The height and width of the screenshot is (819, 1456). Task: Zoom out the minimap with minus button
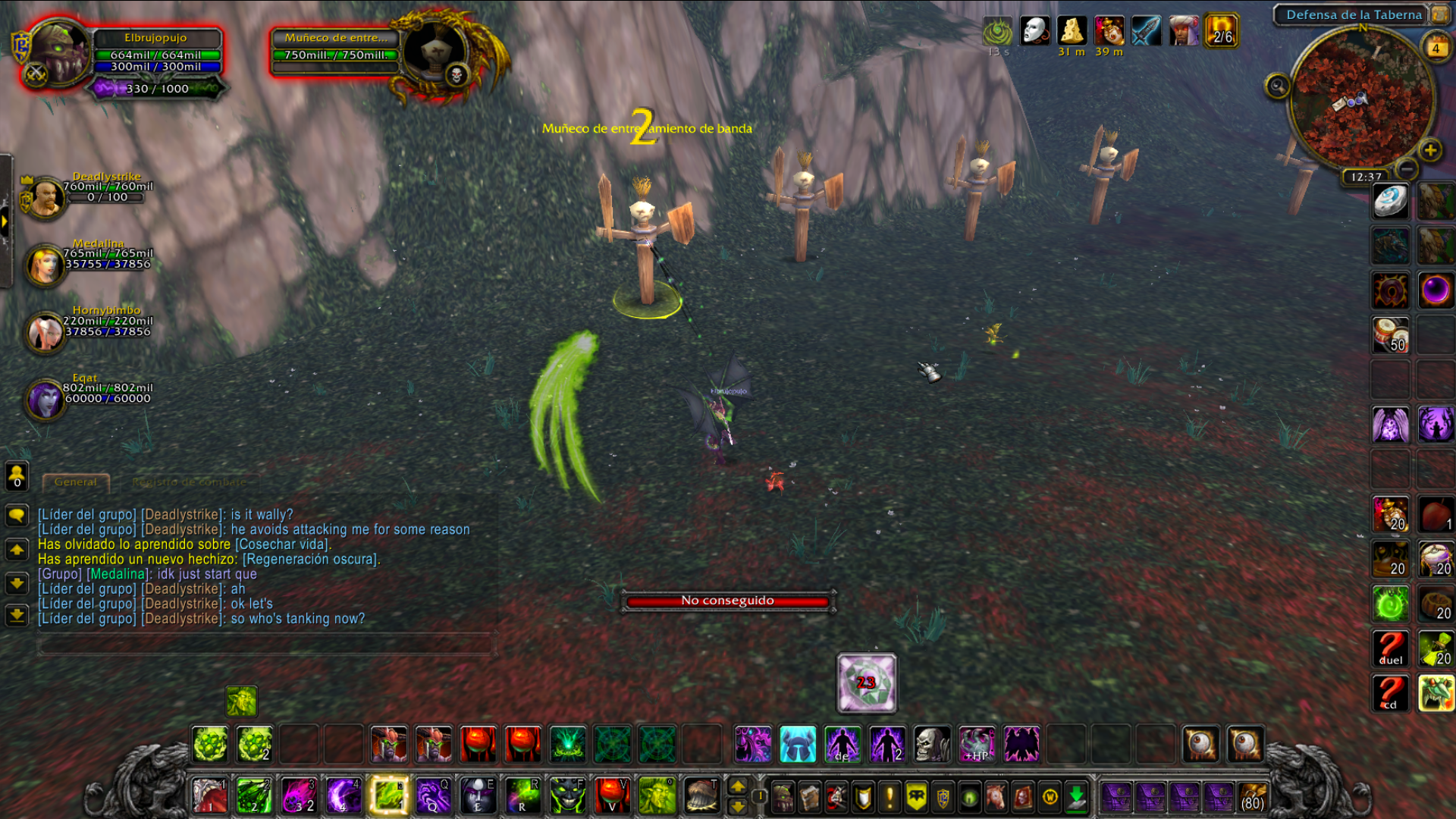[1407, 168]
